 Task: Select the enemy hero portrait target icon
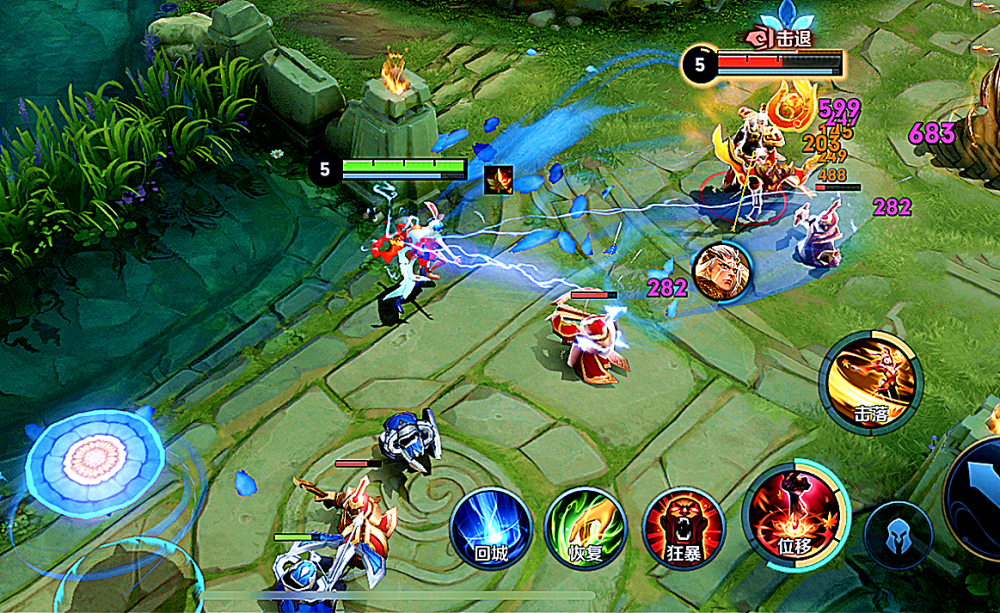click(x=722, y=272)
